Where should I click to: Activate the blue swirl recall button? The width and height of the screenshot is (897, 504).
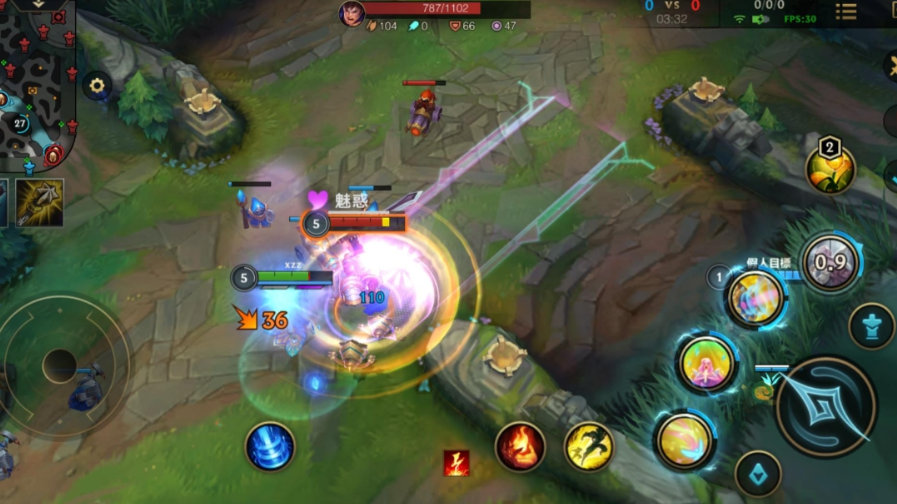(270, 446)
